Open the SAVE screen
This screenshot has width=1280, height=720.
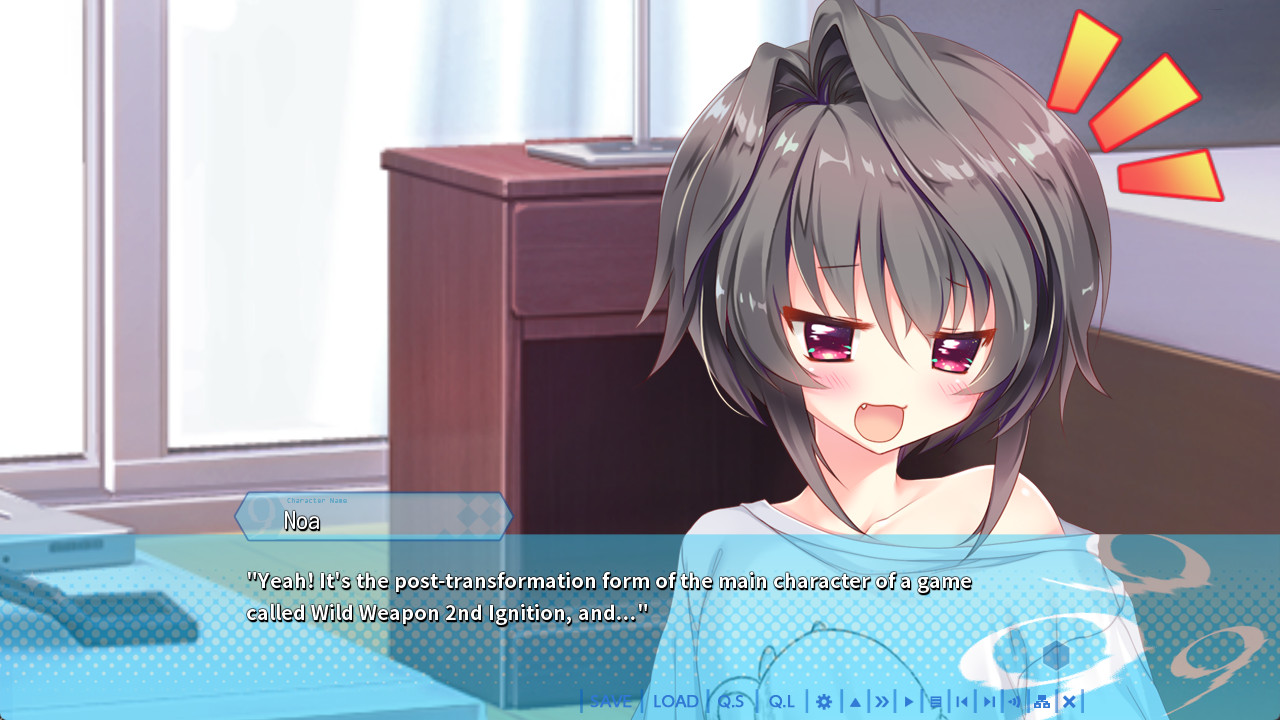(x=609, y=701)
